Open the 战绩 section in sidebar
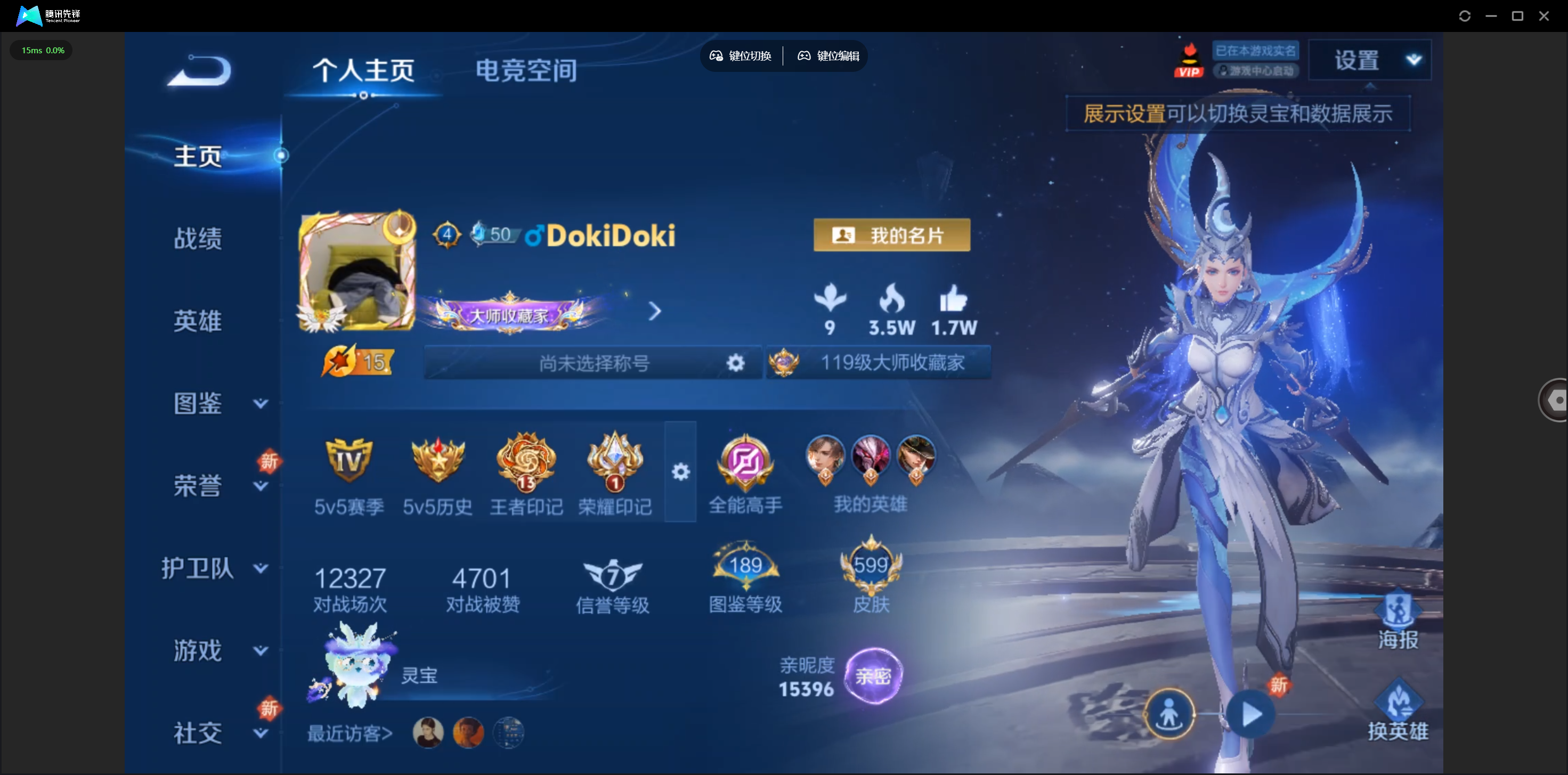This screenshot has width=1568, height=775. 198,239
